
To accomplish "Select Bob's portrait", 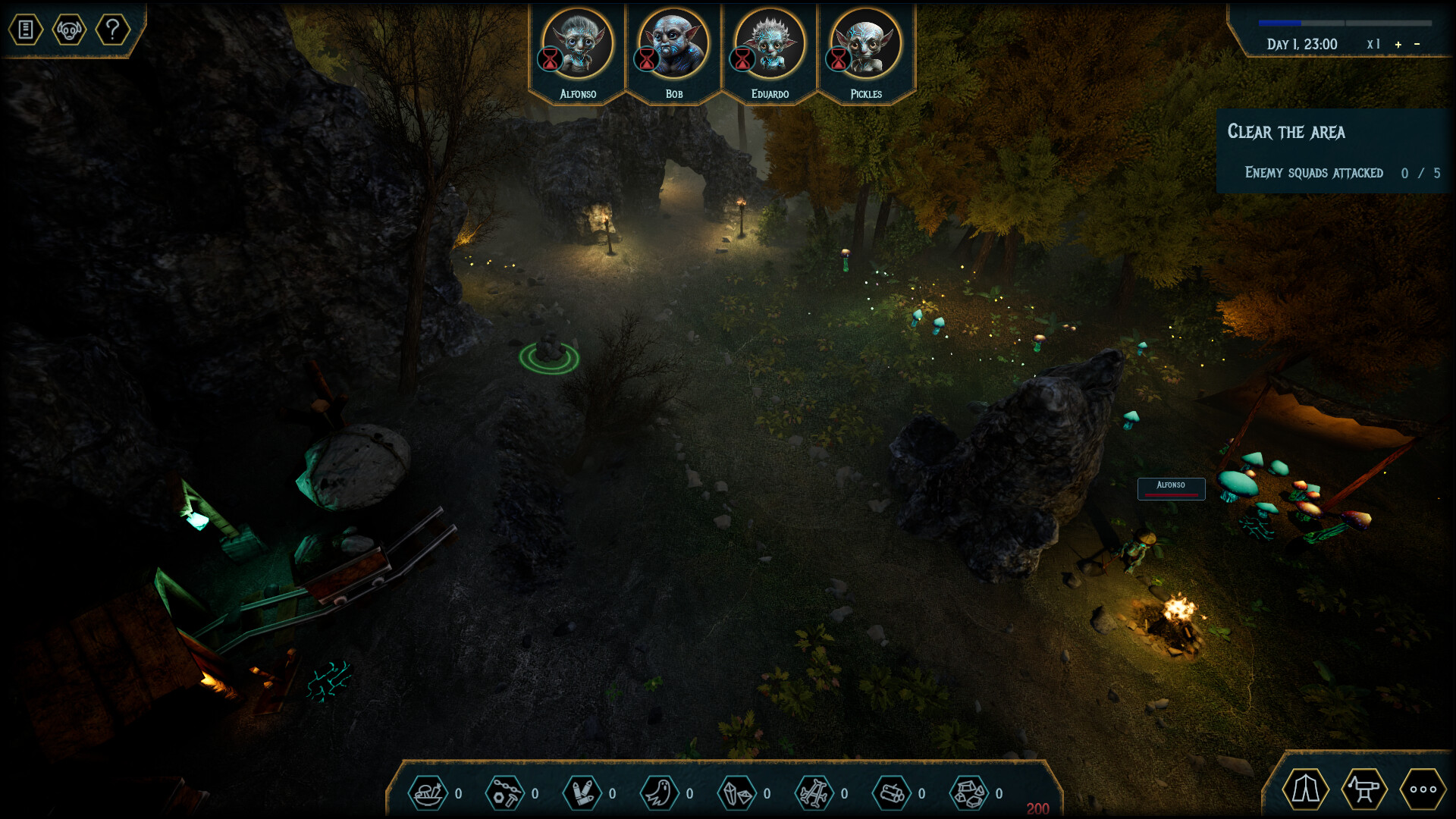I will (x=673, y=45).
